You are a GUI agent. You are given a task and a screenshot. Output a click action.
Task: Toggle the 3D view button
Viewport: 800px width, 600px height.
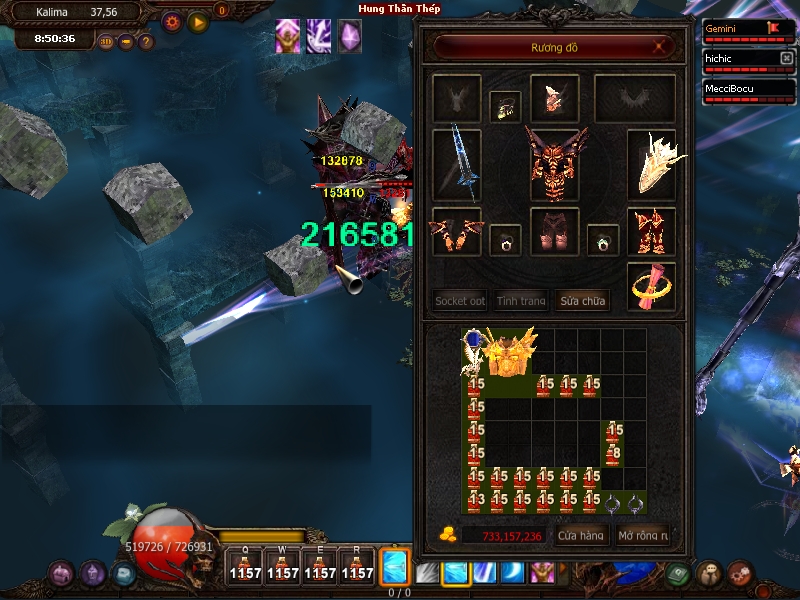click(106, 42)
